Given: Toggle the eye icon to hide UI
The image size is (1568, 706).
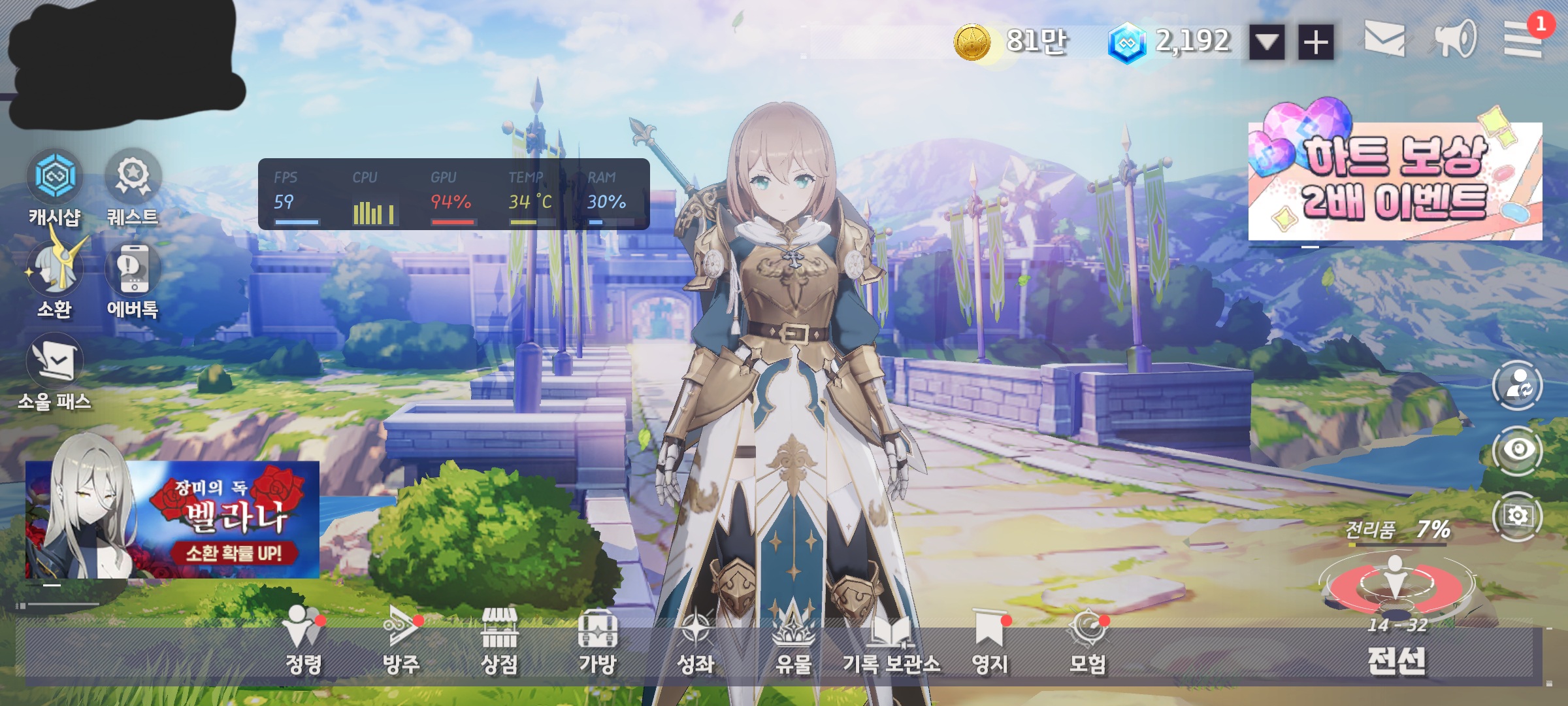Looking at the screenshot, I should pyautogui.click(x=1518, y=450).
